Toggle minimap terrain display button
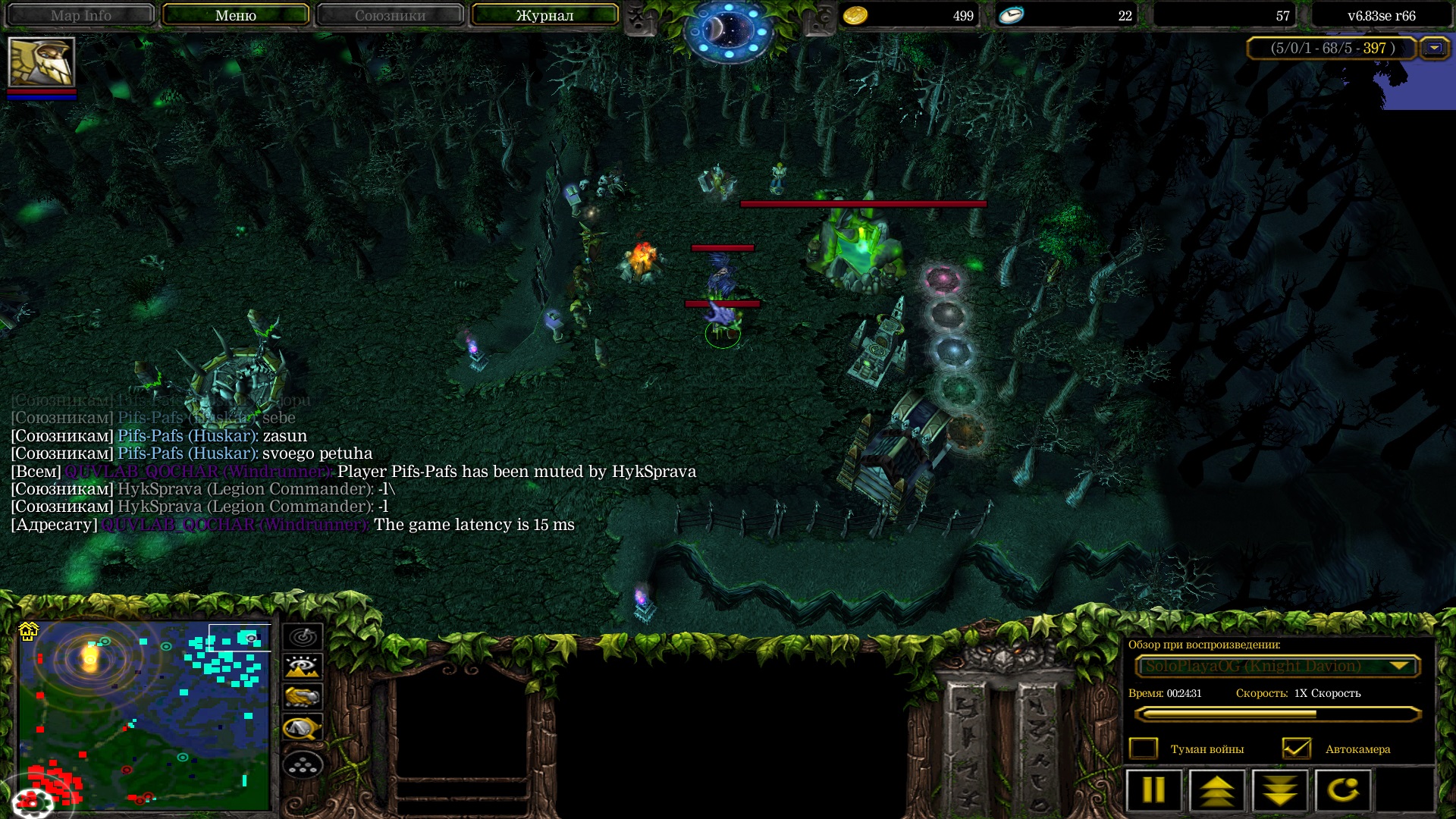Screen dimensions: 1456x819 303,667
